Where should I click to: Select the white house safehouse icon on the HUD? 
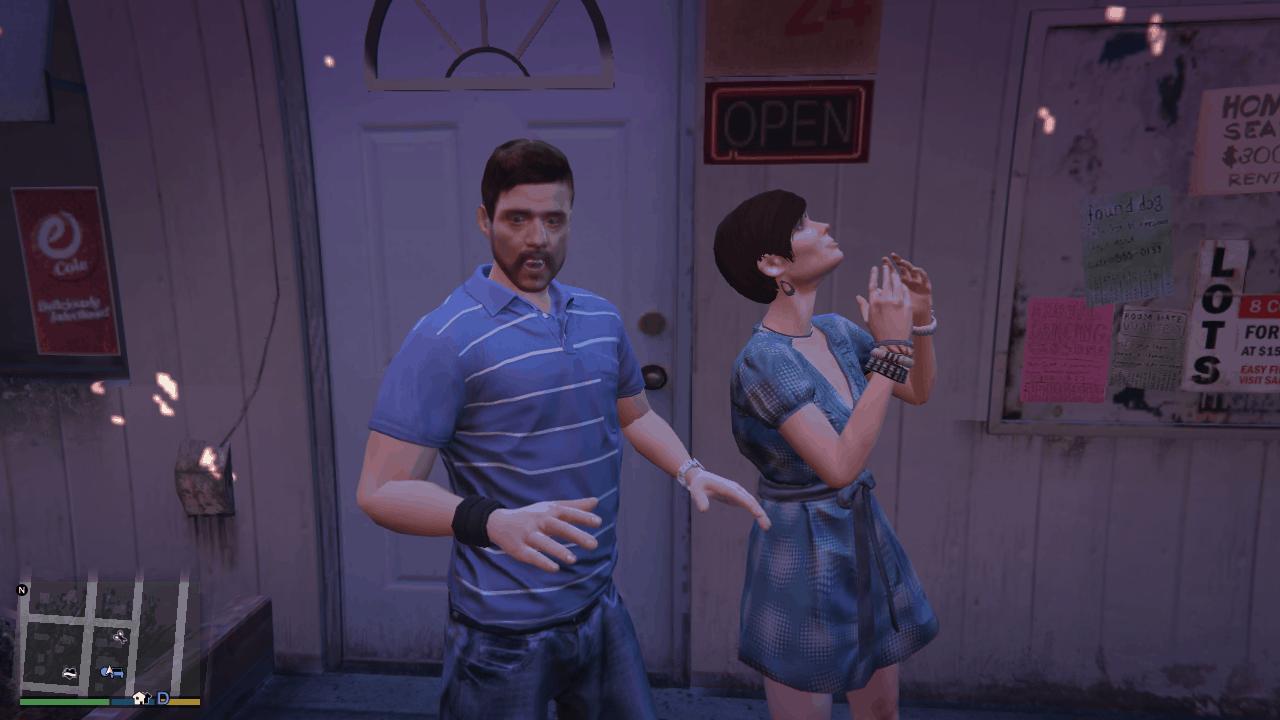point(140,698)
